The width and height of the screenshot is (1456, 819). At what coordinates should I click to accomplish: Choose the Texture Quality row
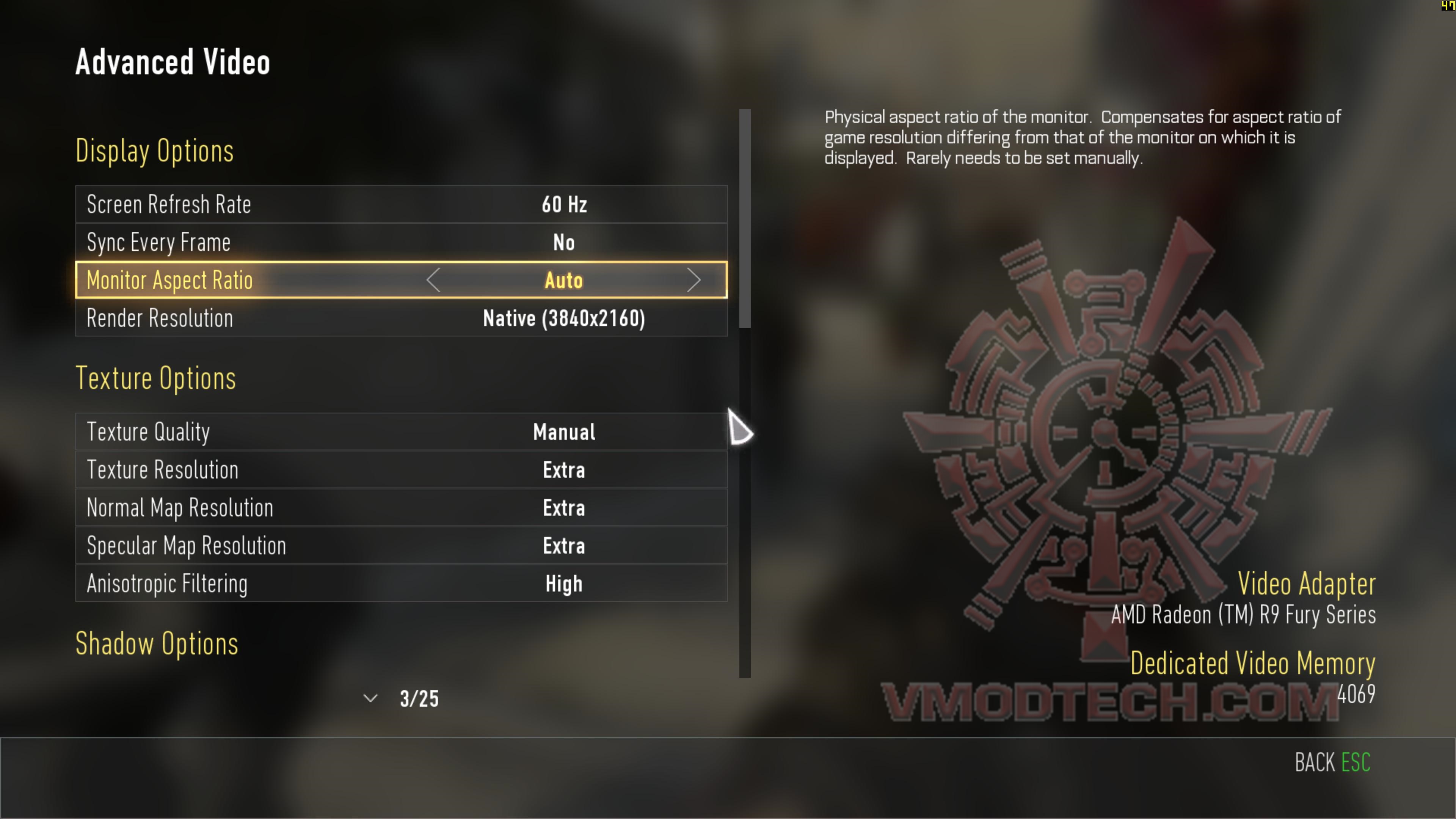(x=401, y=432)
